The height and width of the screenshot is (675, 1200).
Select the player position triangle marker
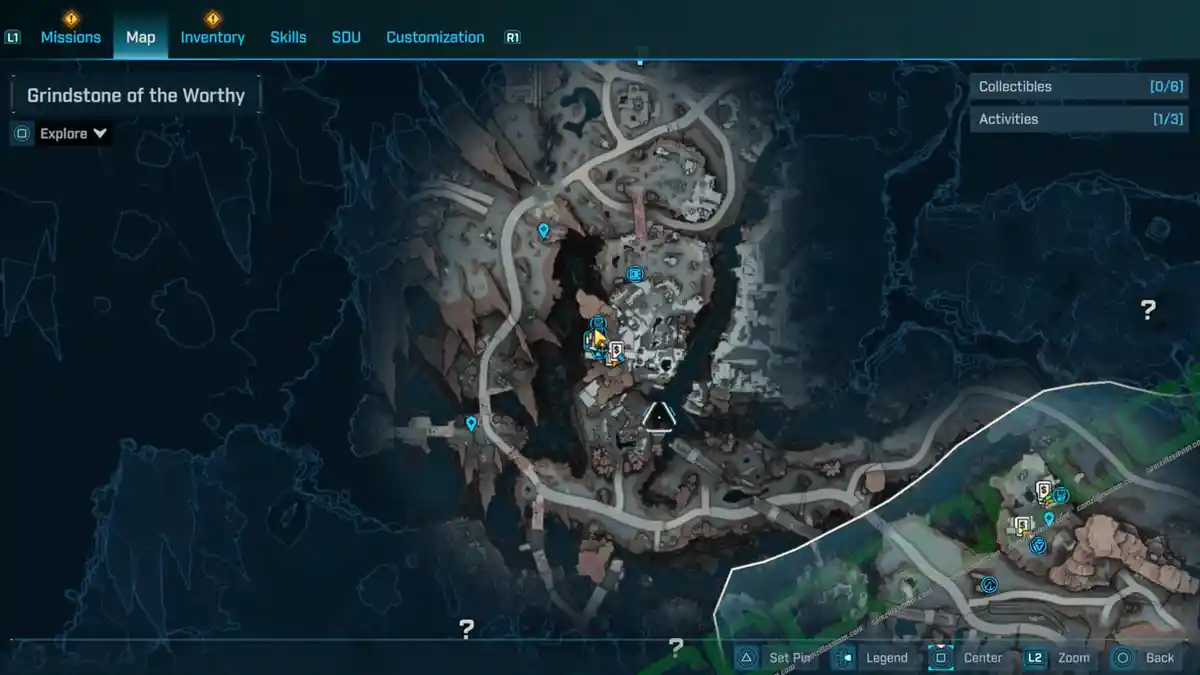pos(657,417)
